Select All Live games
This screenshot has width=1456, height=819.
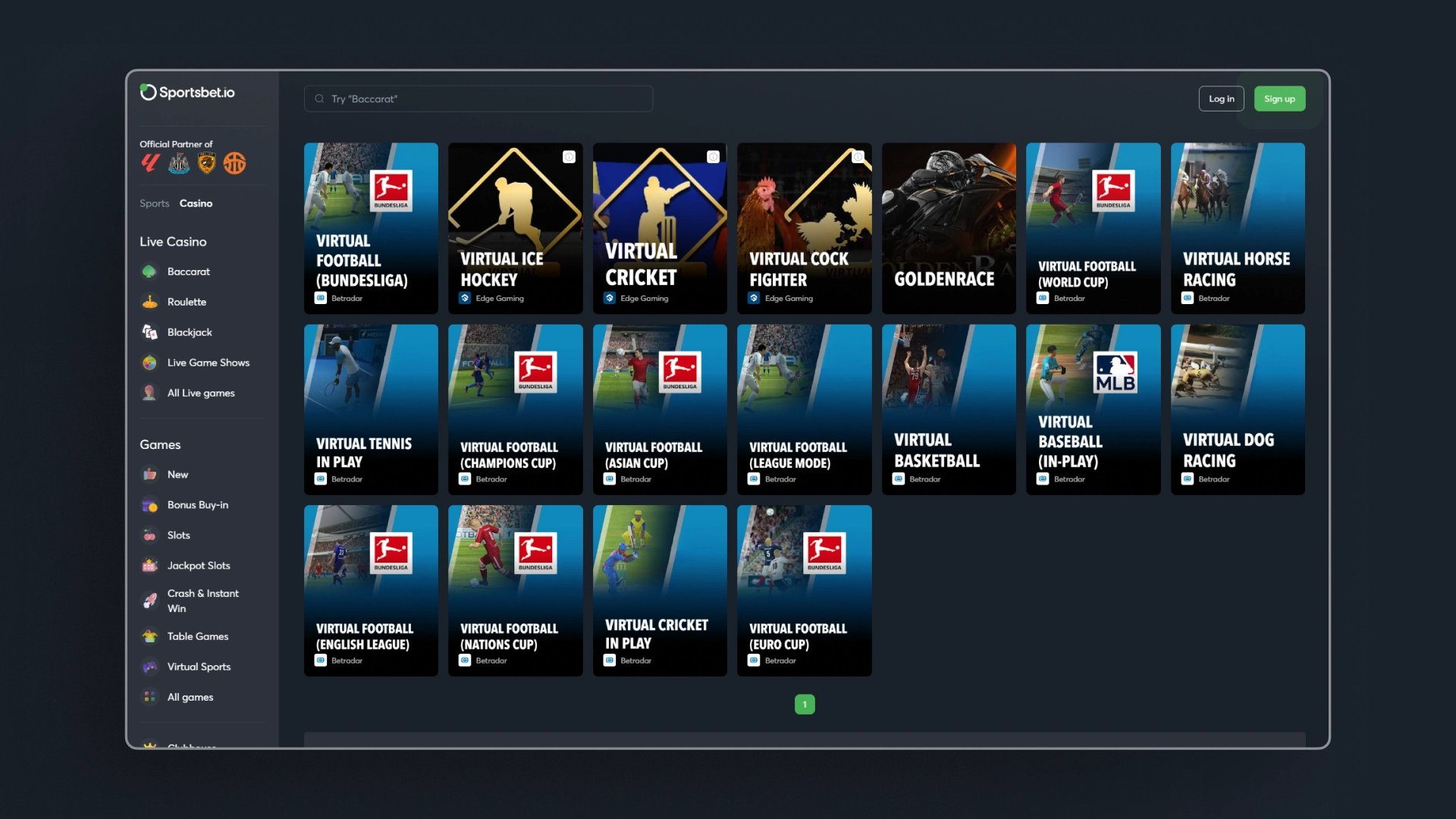(202, 393)
